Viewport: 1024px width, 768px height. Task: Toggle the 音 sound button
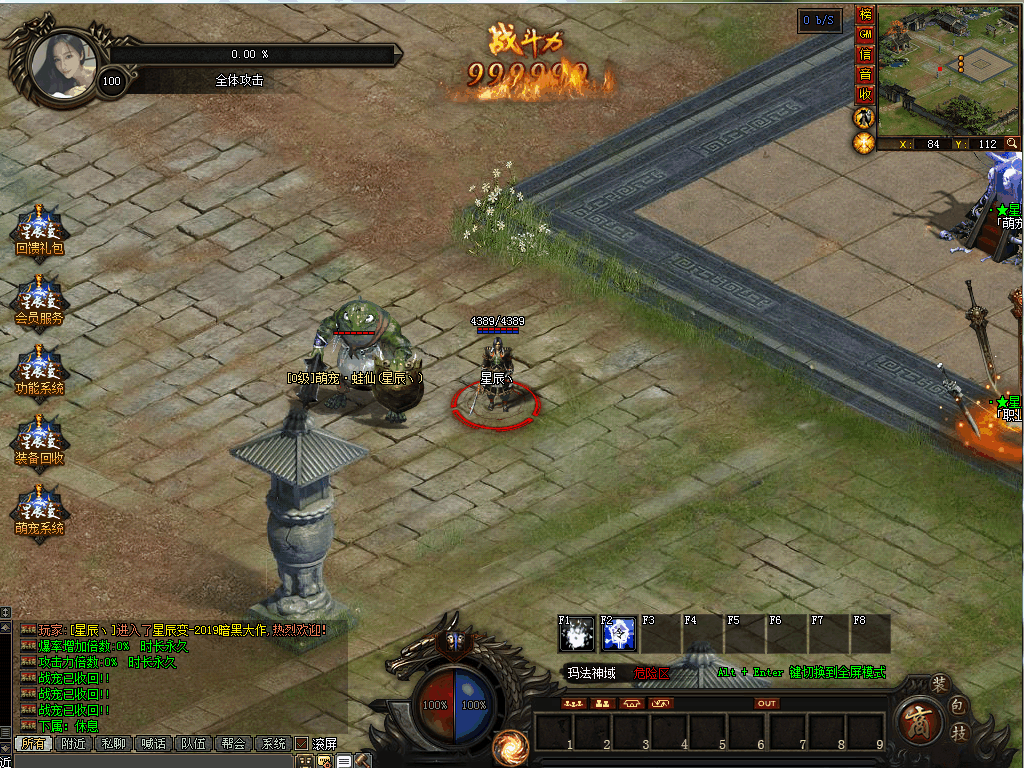pyautogui.click(x=865, y=75)
